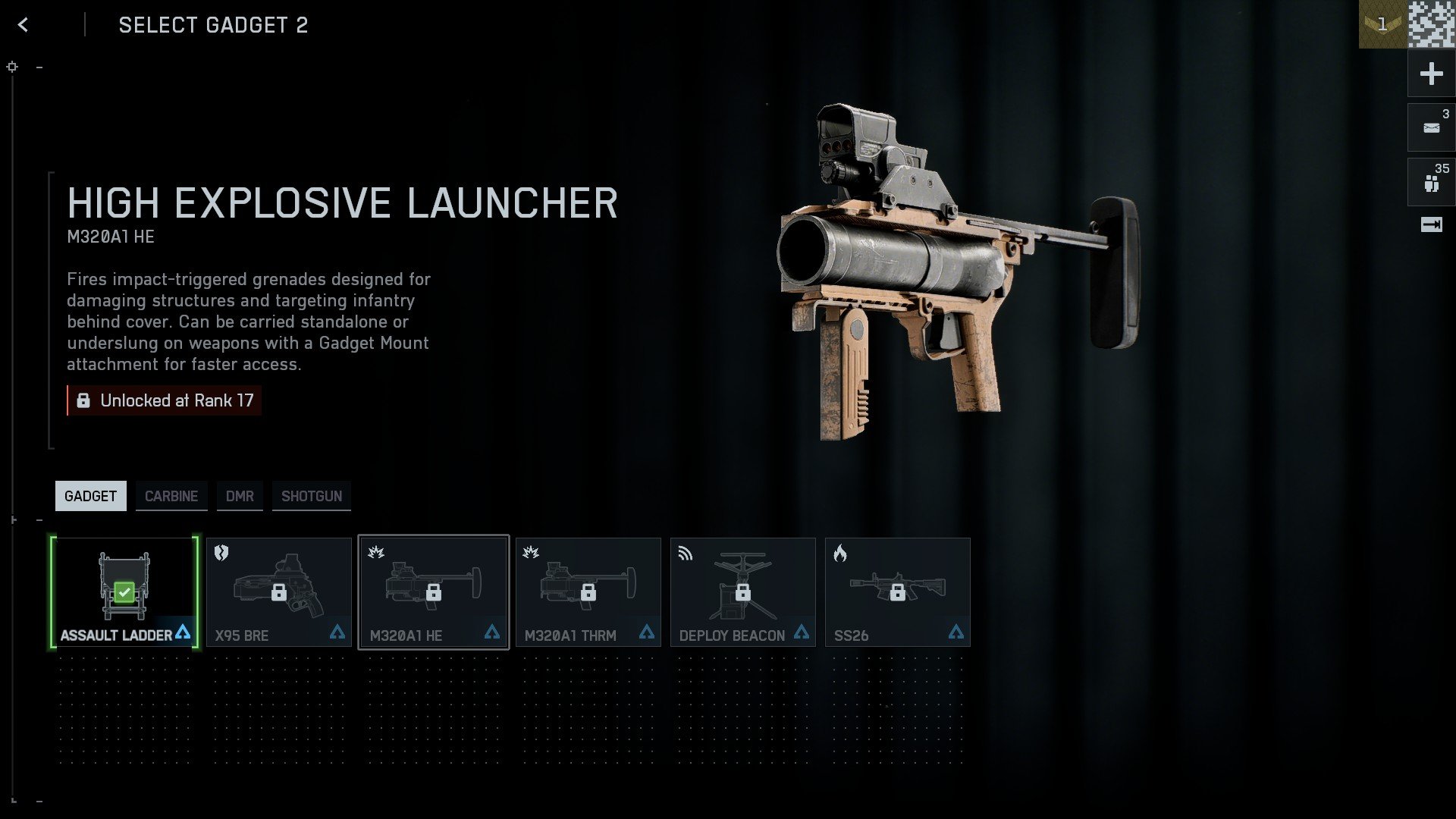Select the GADGET category button
Viewport: 1456px width, 819px height.
(x=90, y=496)
